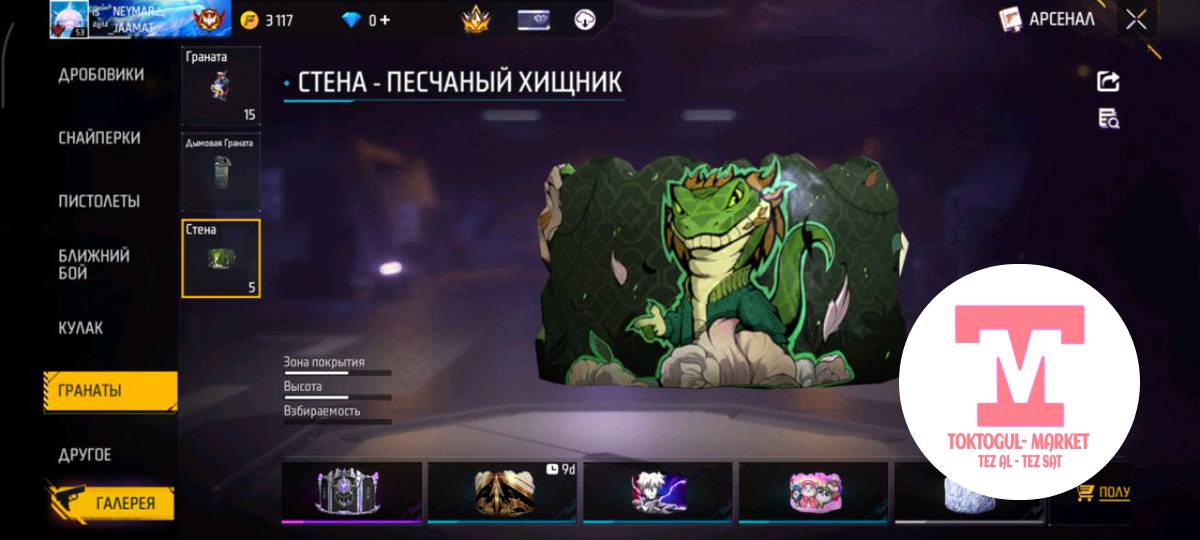1200x540 pixels.
Task: Switch to the Снайперки category
Action: click(x=99, y=138)
